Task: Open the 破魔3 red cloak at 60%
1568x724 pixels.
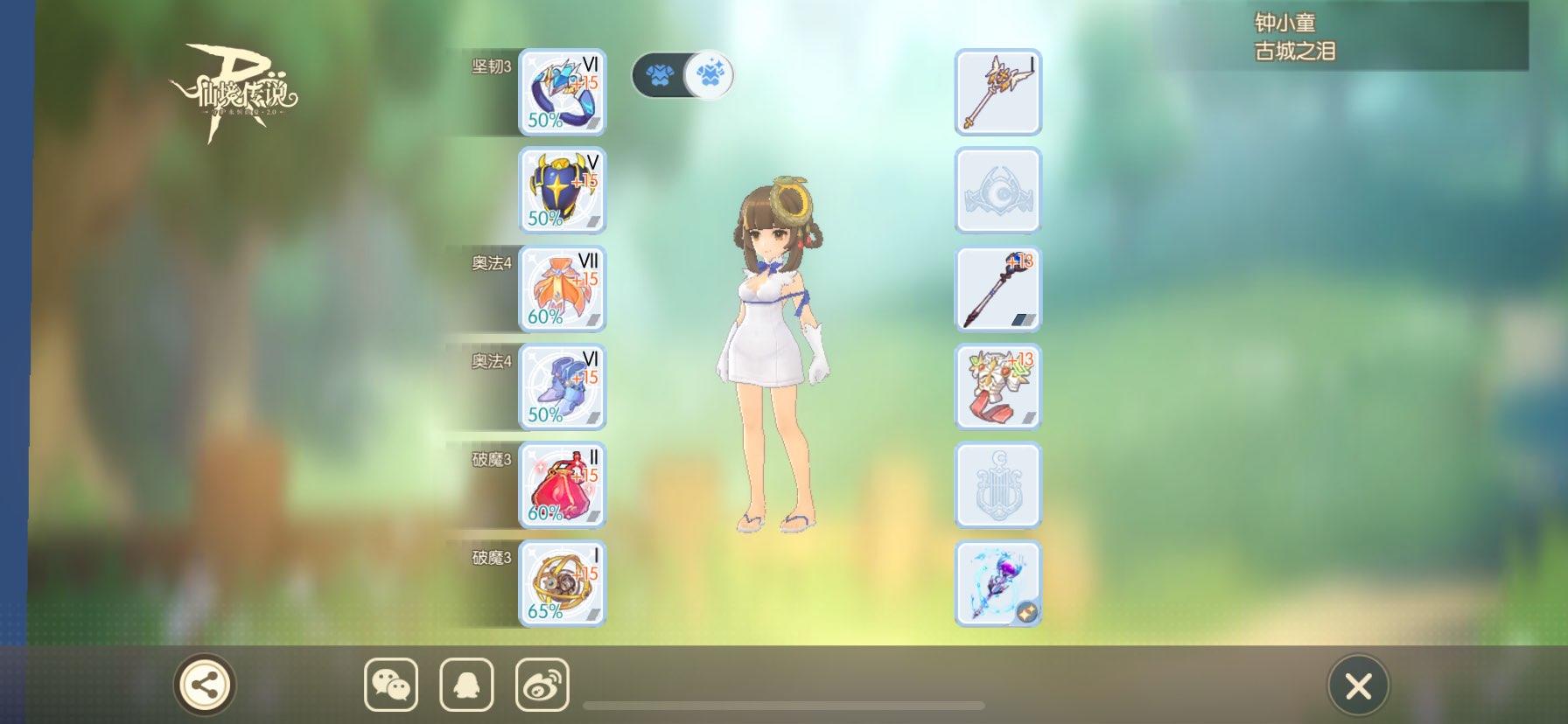Action: coord(561,486)
